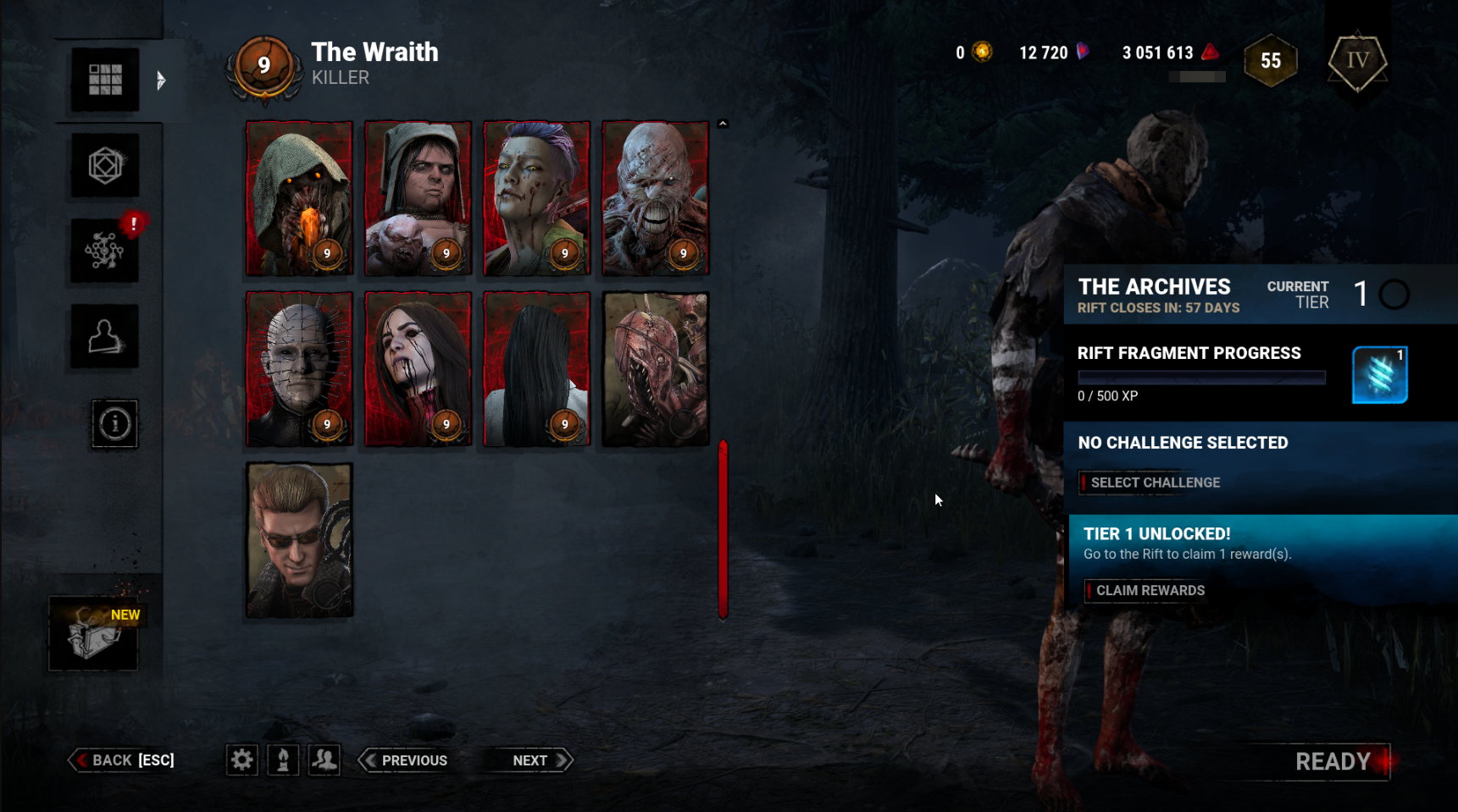
Task: Choose the purple-haired Trickster portrait
Action: point(536,198)
